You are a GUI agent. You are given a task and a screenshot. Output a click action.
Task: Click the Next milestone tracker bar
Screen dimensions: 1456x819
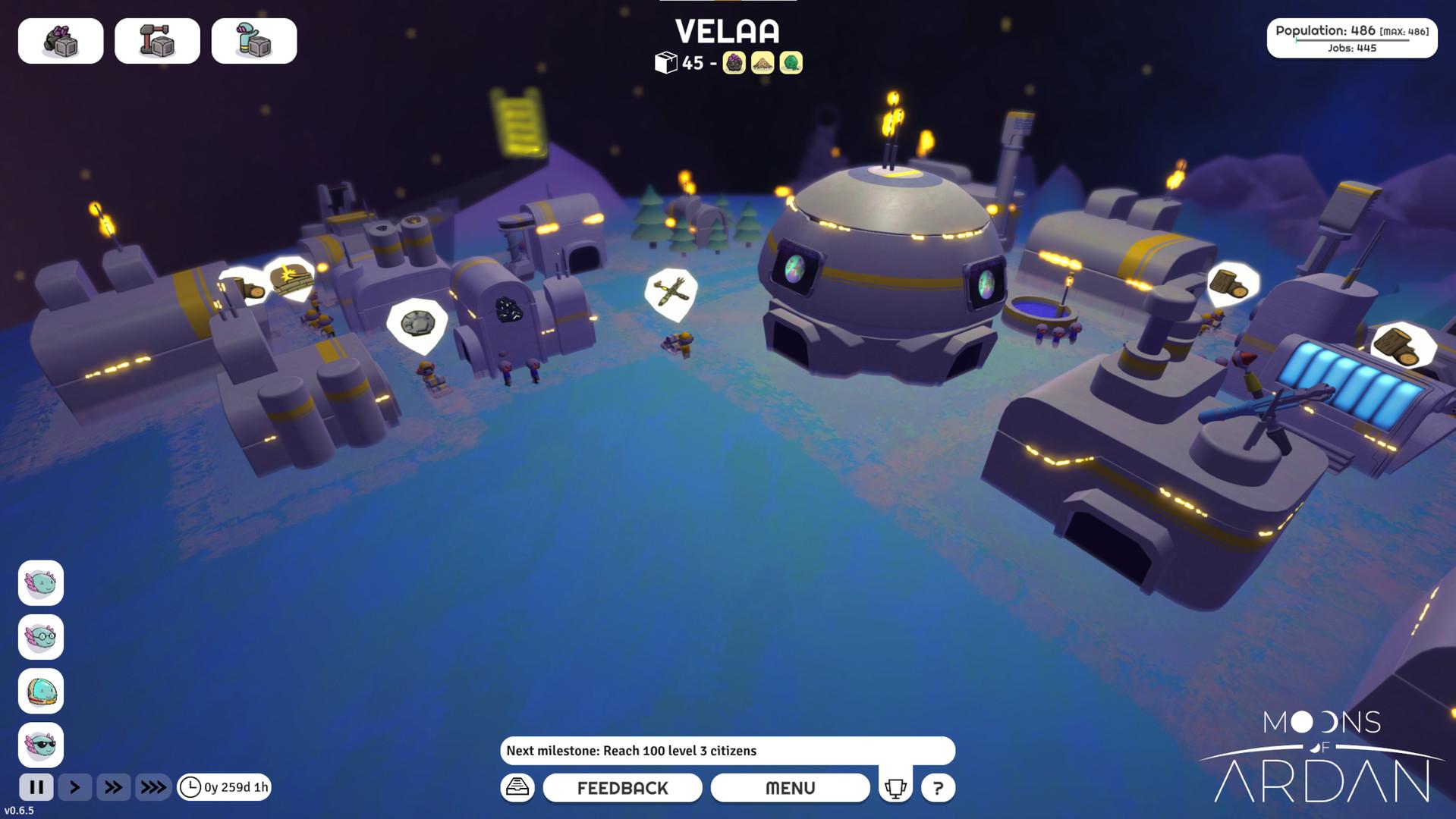[727, 751]
